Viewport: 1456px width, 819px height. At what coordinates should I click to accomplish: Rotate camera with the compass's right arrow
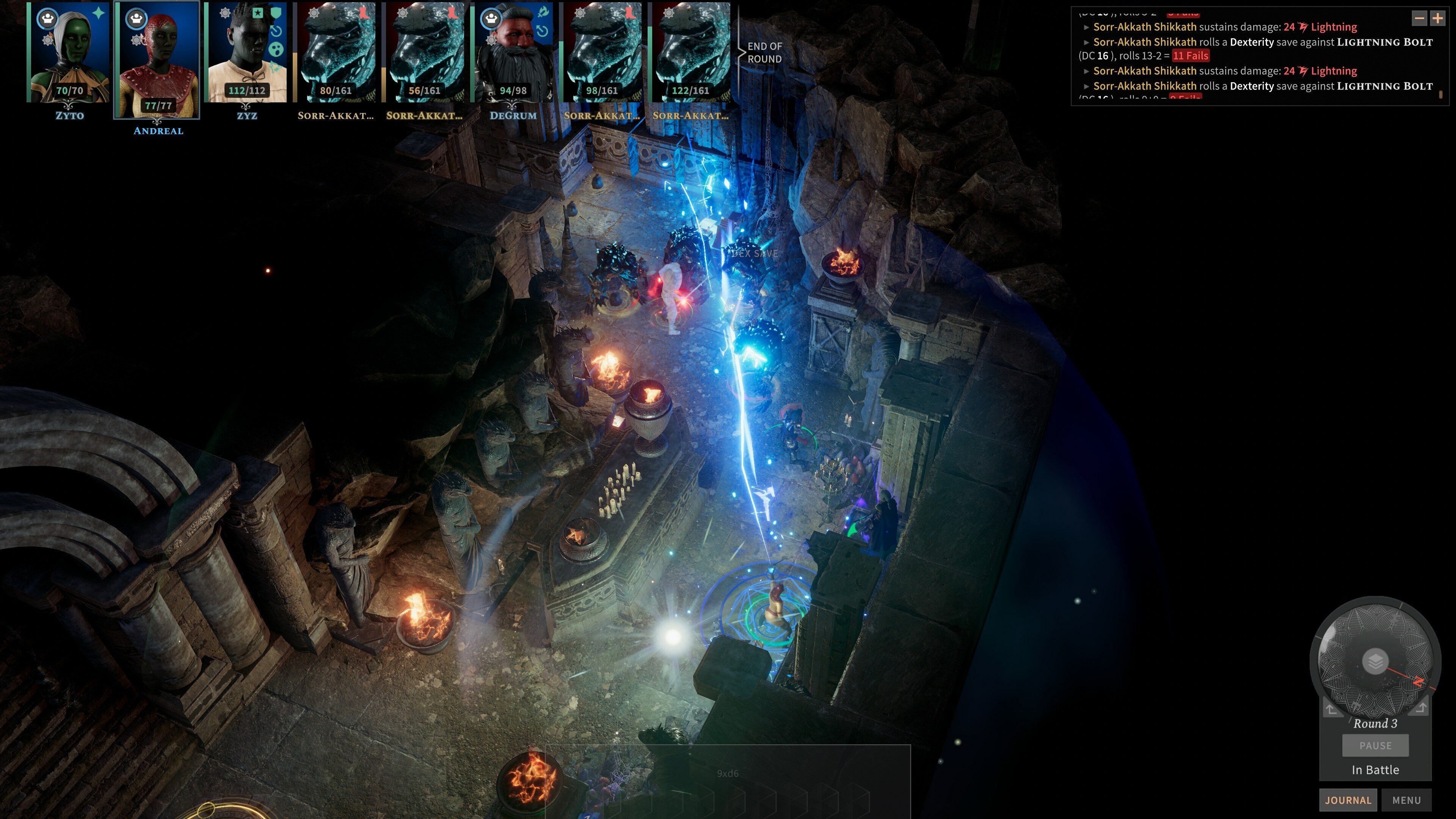(1421, 707)
